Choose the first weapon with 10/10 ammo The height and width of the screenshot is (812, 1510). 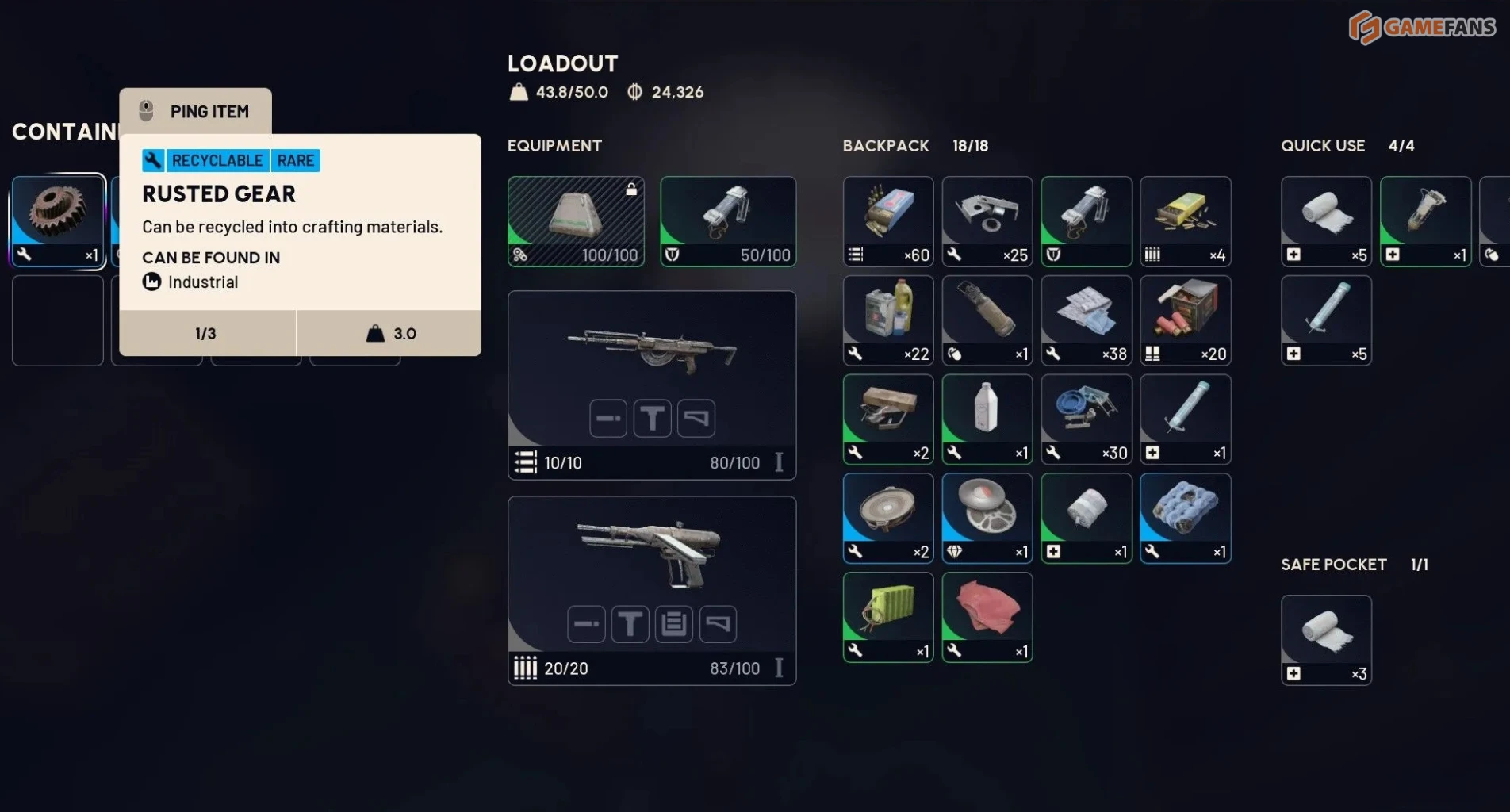click(652, 385)
